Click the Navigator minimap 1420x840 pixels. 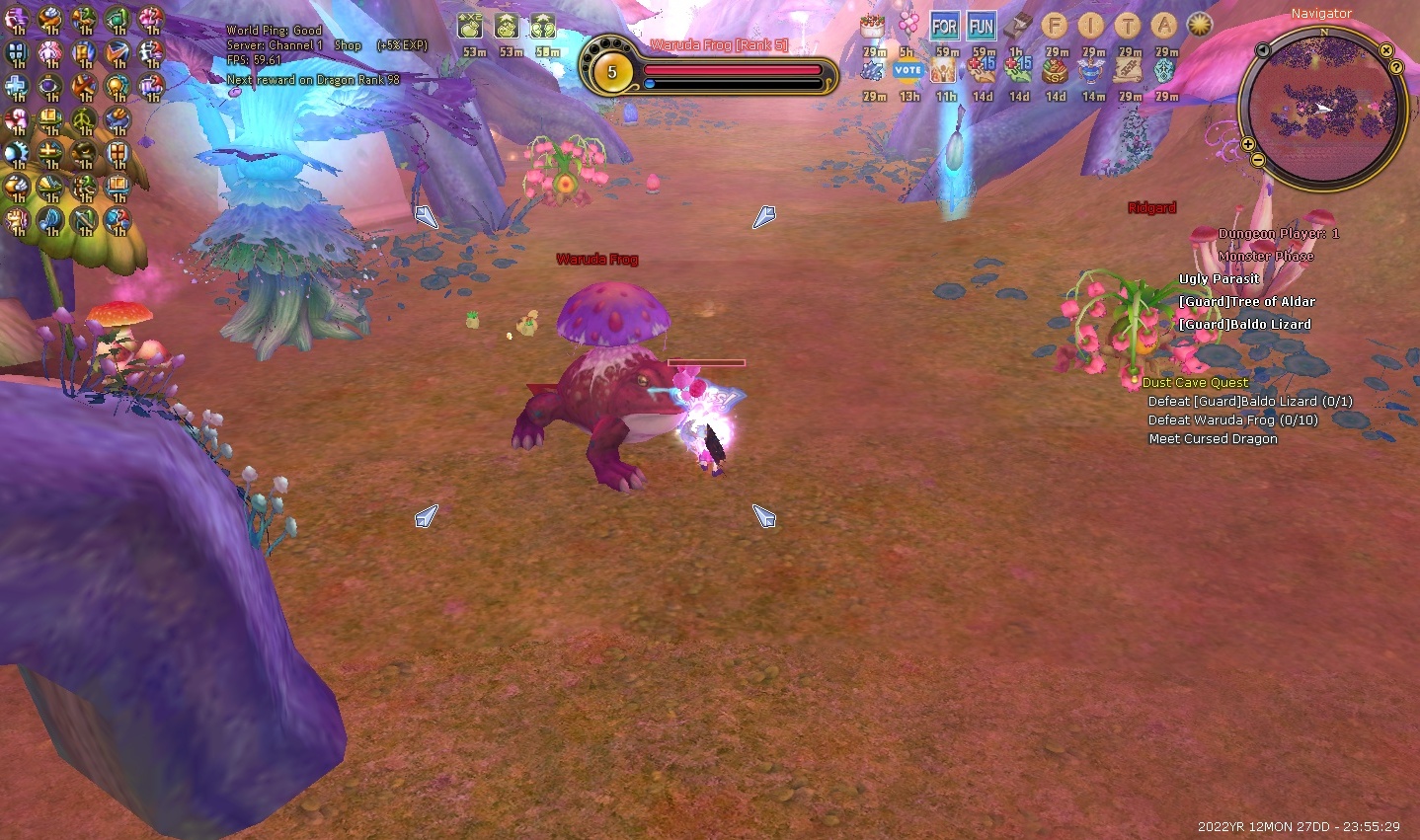tap(1323, 107)
